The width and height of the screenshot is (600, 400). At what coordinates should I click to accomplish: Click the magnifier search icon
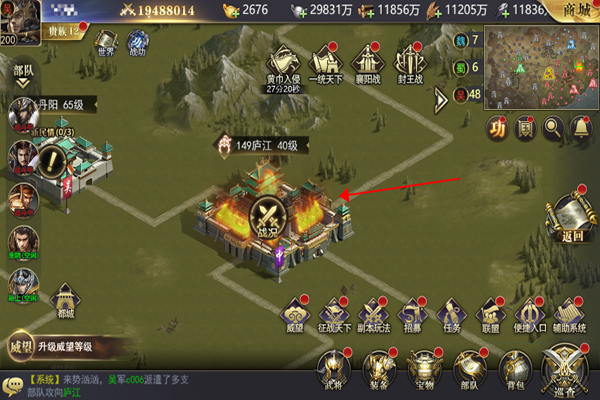point(553,128)
